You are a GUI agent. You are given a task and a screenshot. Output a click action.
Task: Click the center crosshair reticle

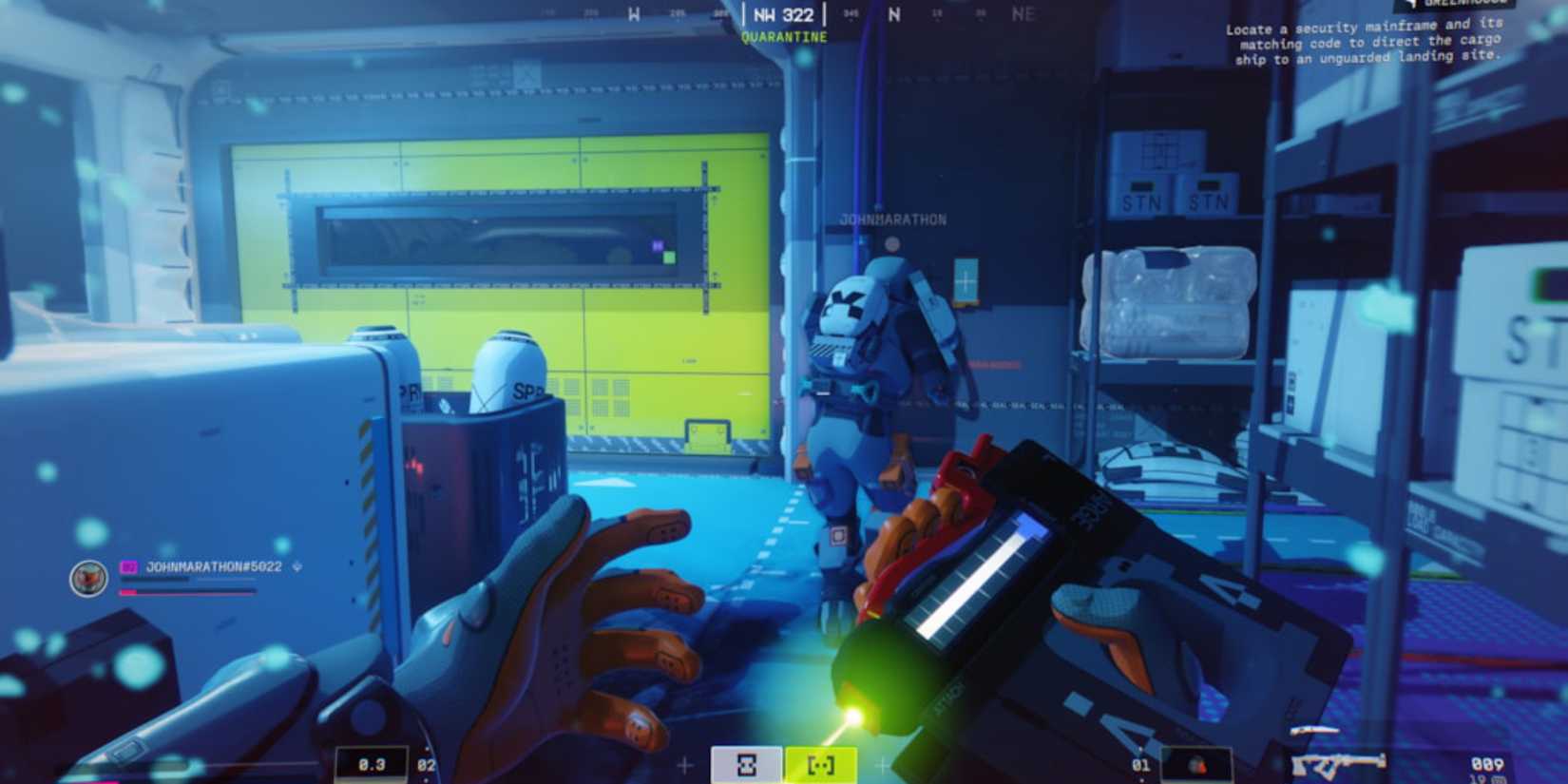[784, 392]
